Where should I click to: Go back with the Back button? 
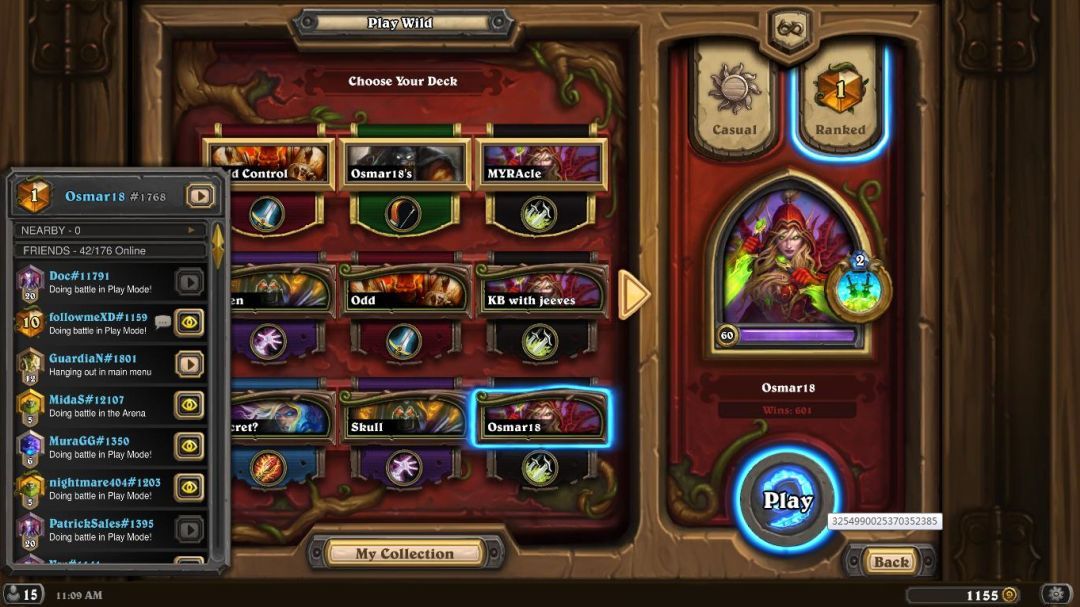[x=890, y=562]
